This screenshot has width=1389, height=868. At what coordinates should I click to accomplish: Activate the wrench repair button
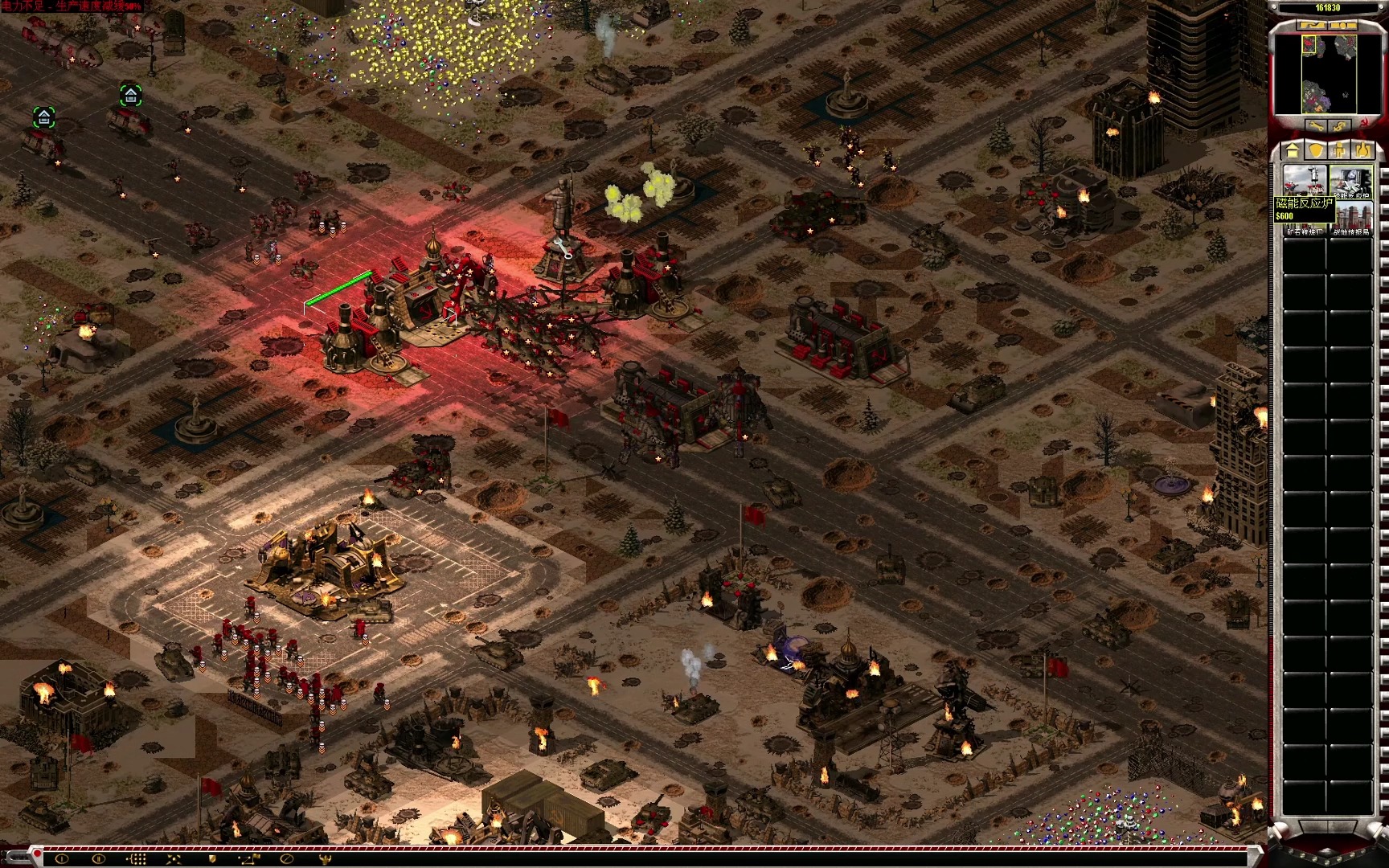point(1316,126)
